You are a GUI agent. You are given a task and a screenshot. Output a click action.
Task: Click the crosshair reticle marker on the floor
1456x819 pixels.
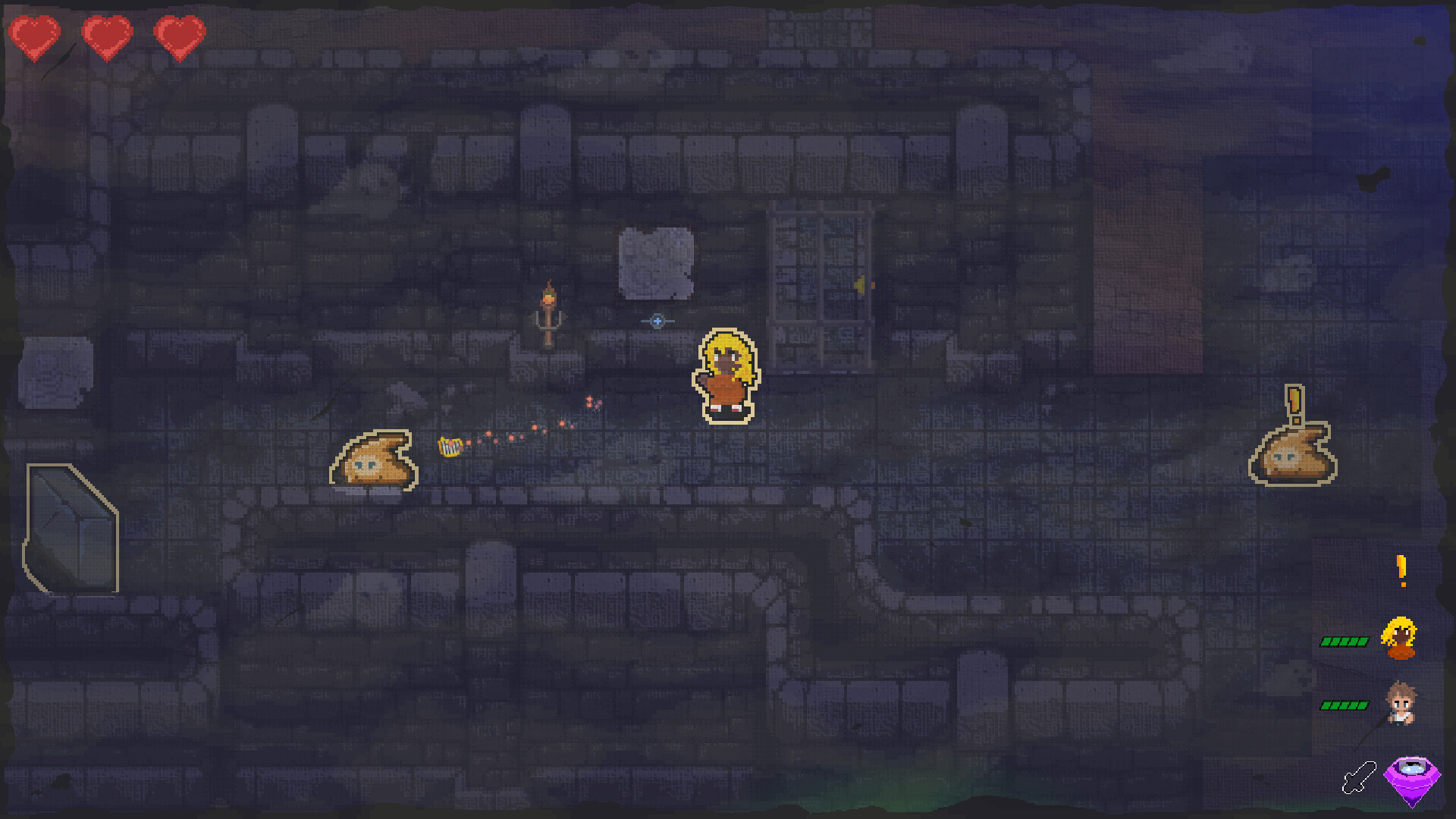coord(657,322)
